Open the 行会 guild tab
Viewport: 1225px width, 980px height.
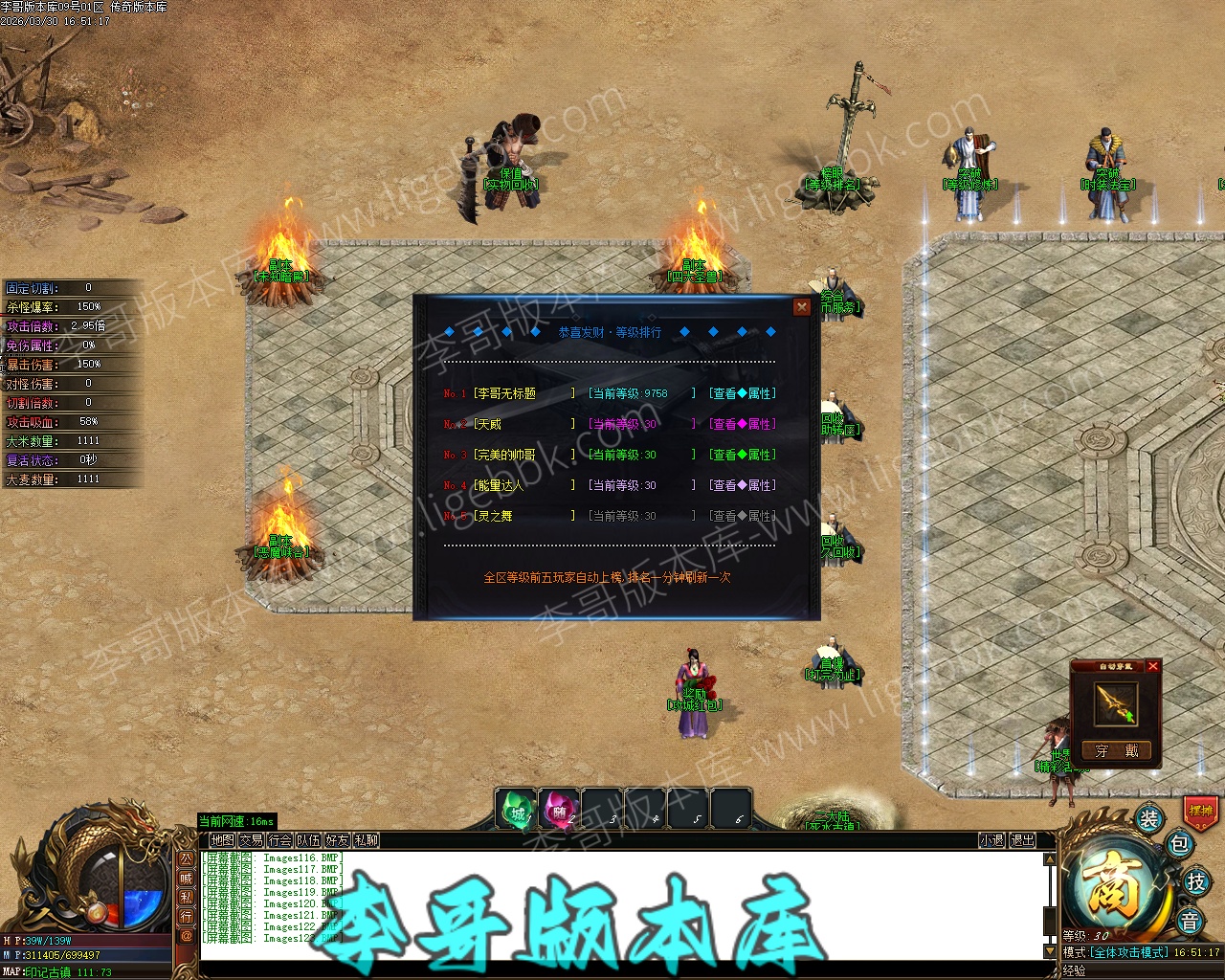(279, 840)
